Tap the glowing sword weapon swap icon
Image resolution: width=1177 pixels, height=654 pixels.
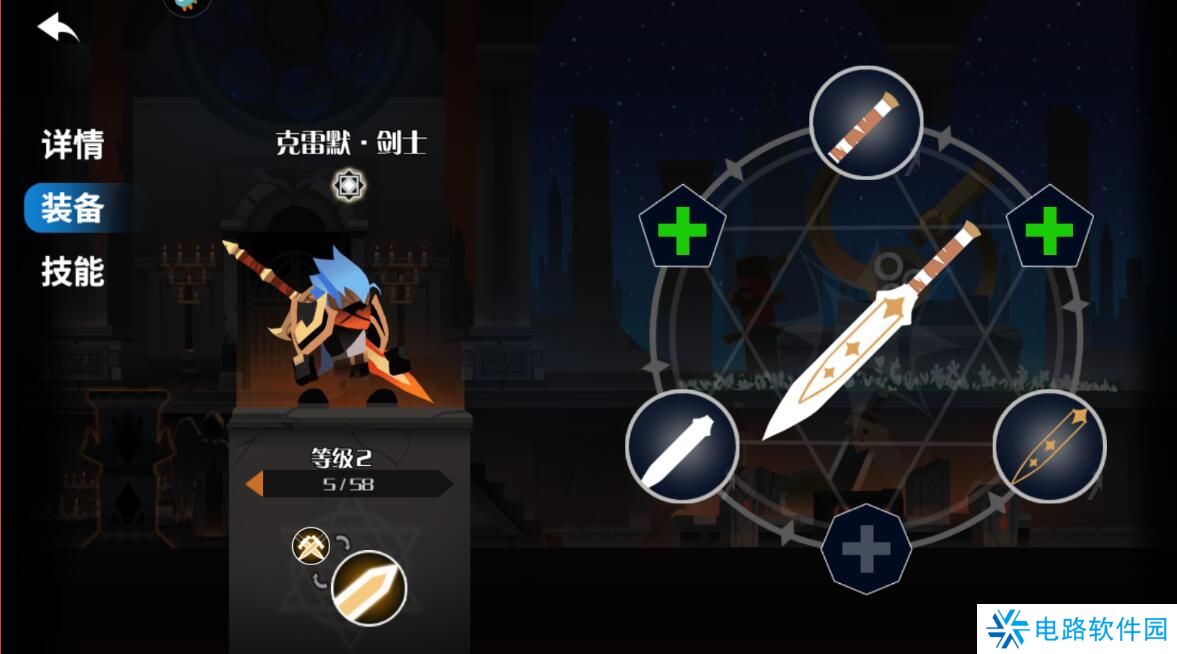tap(369, 588)
